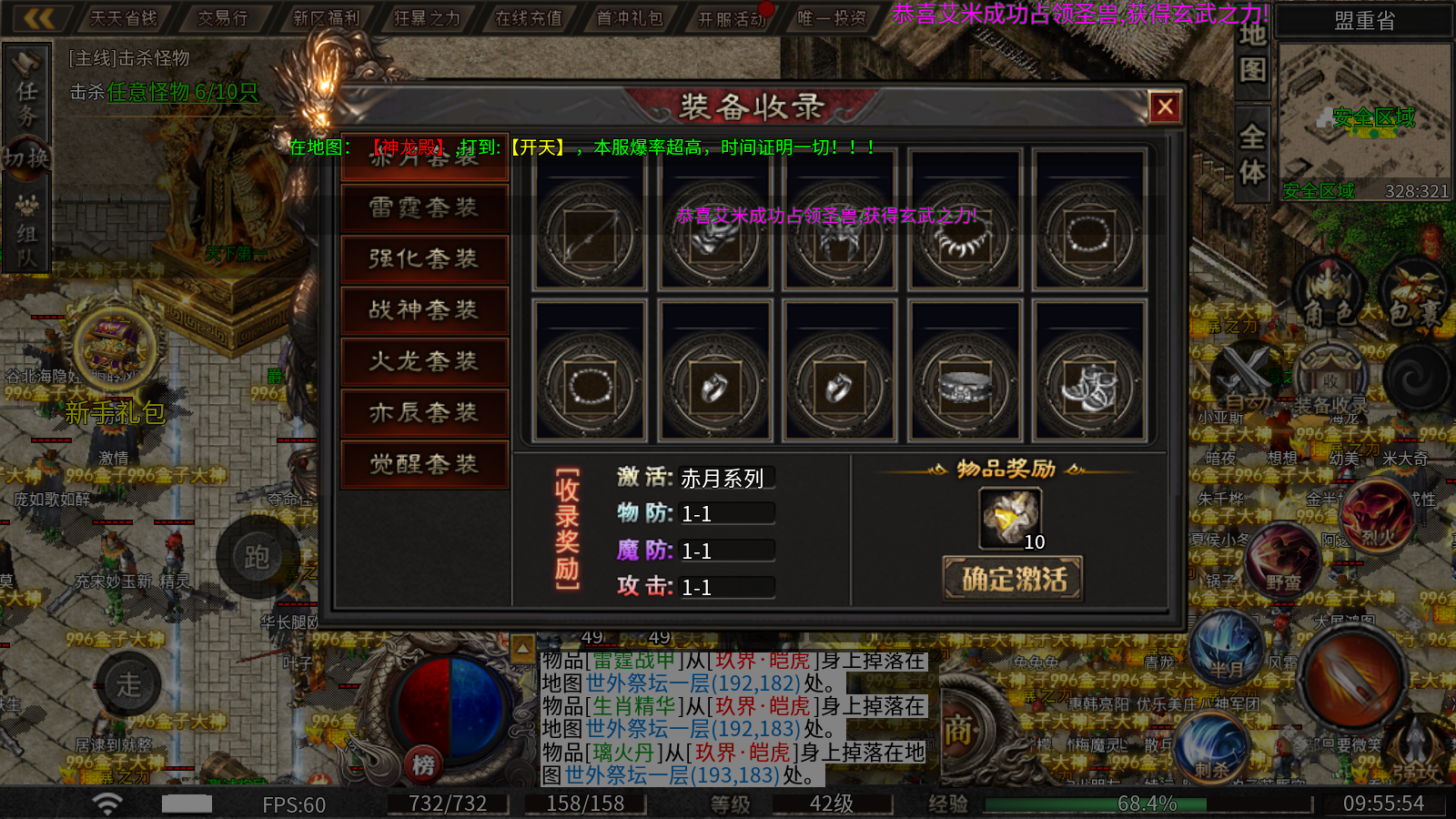
Task: Expand the chat panel with the up arrow
Action: (x=521, y=648)
